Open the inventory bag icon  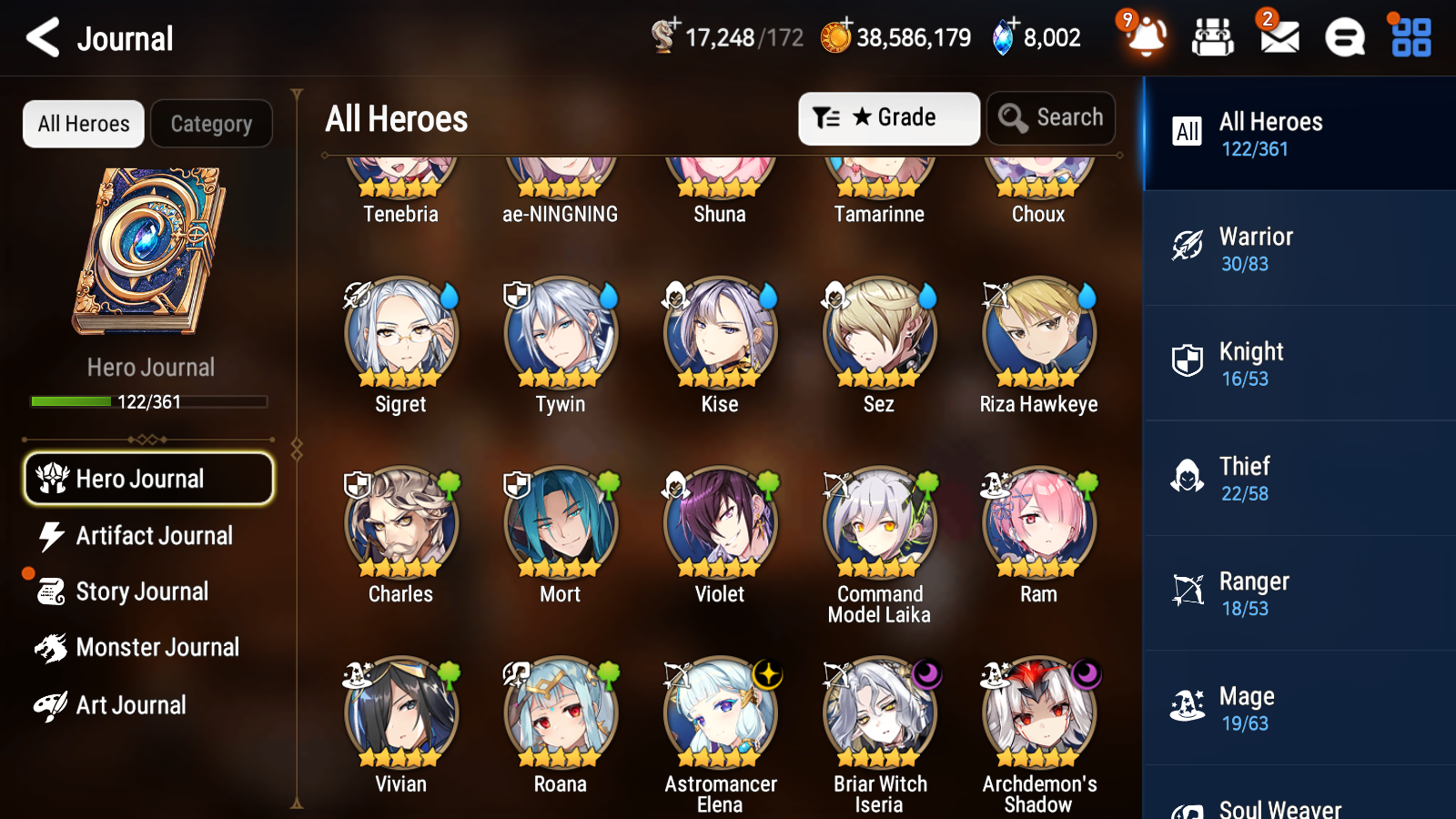1213,37
